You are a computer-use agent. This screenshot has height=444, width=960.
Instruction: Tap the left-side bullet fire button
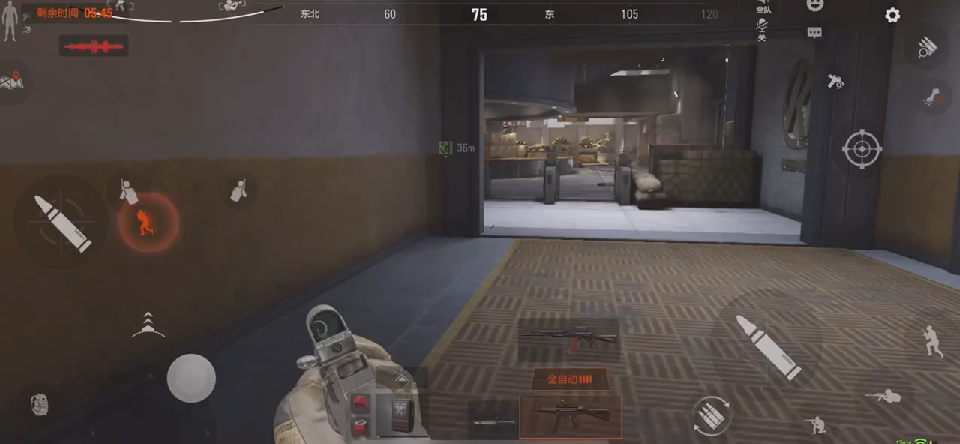pyautogui.click(x=62, y=222)
